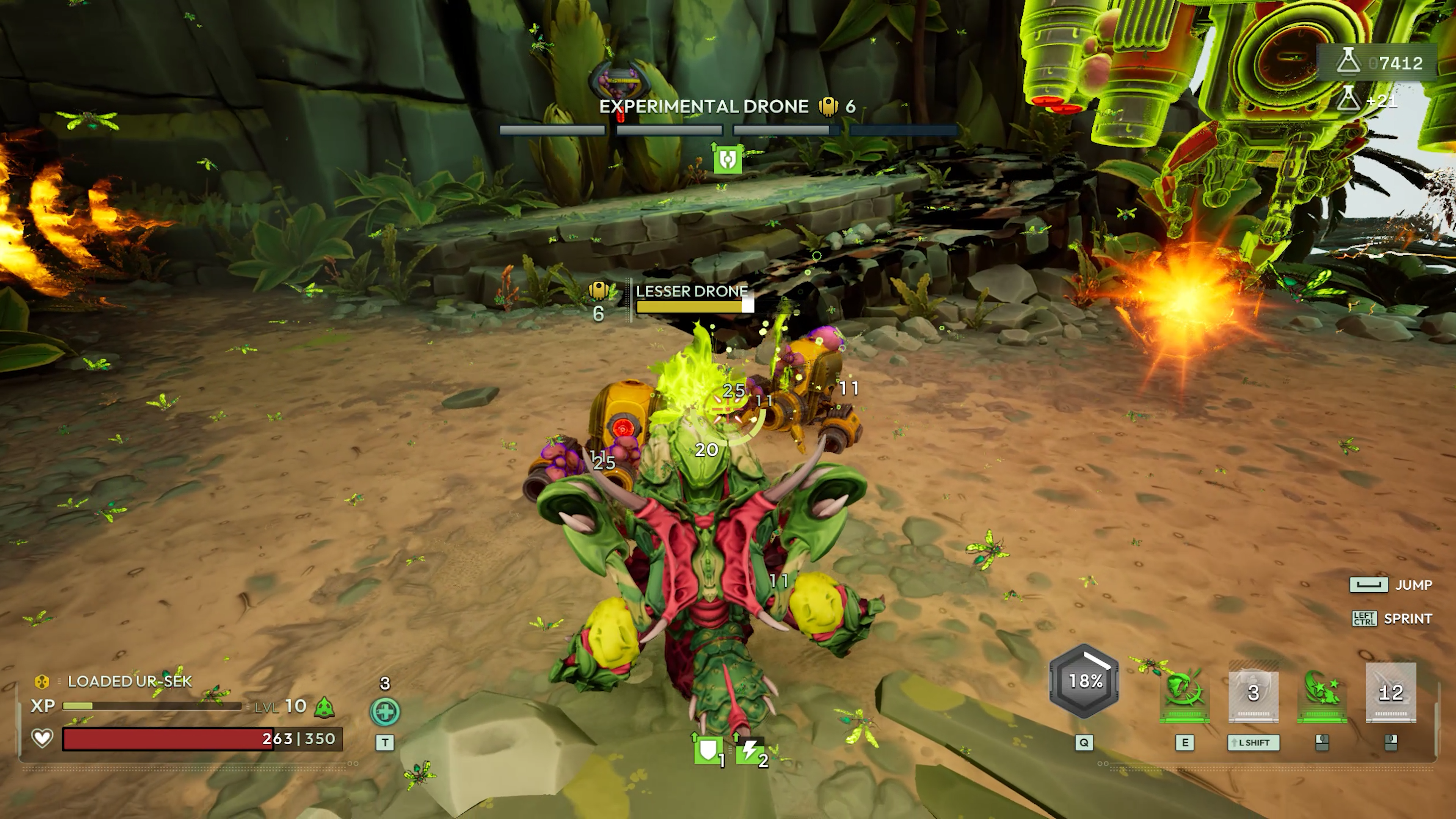Click the claw ability on 12 cooldown

tap(1390, 692)
